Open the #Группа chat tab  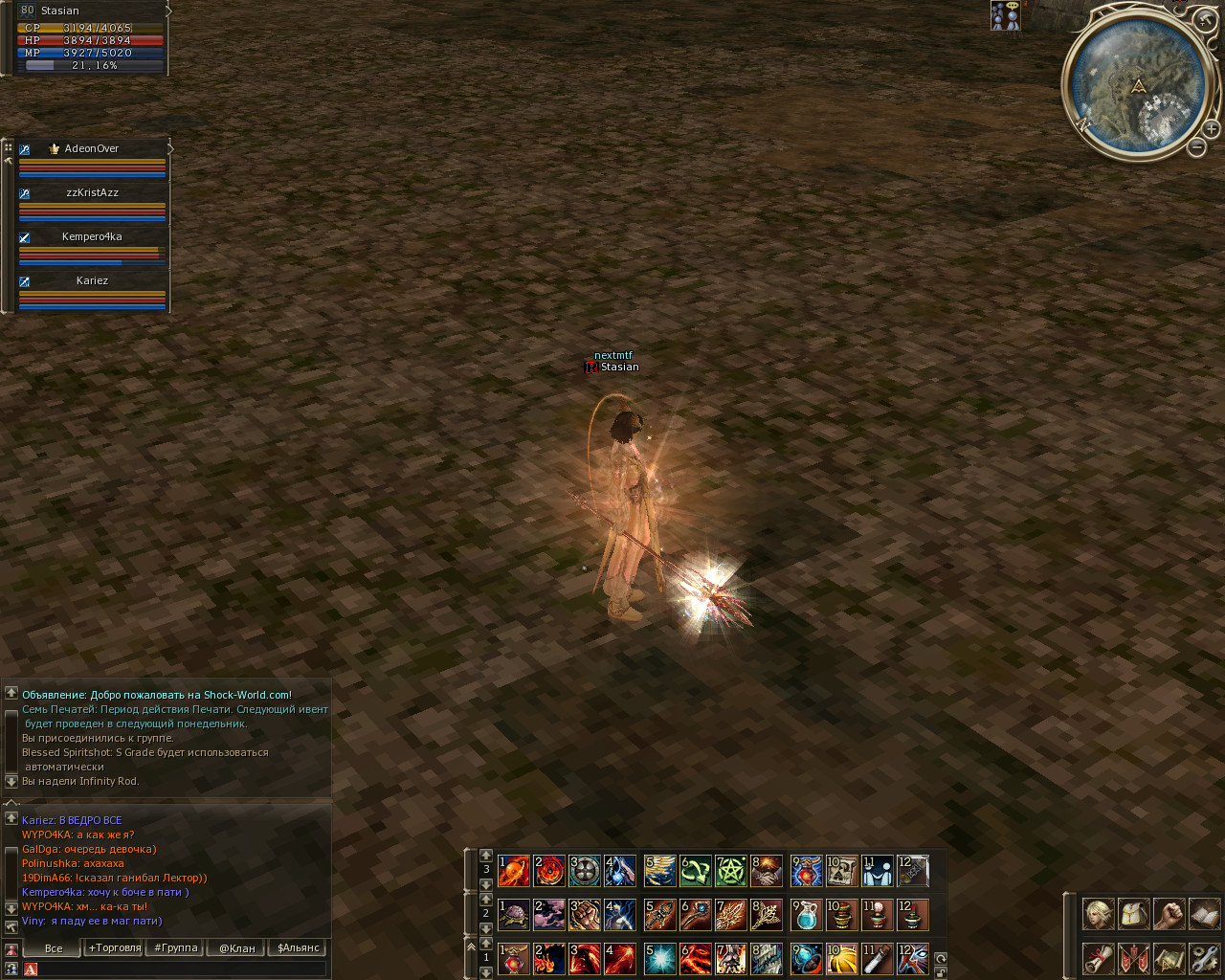point(175,948)
